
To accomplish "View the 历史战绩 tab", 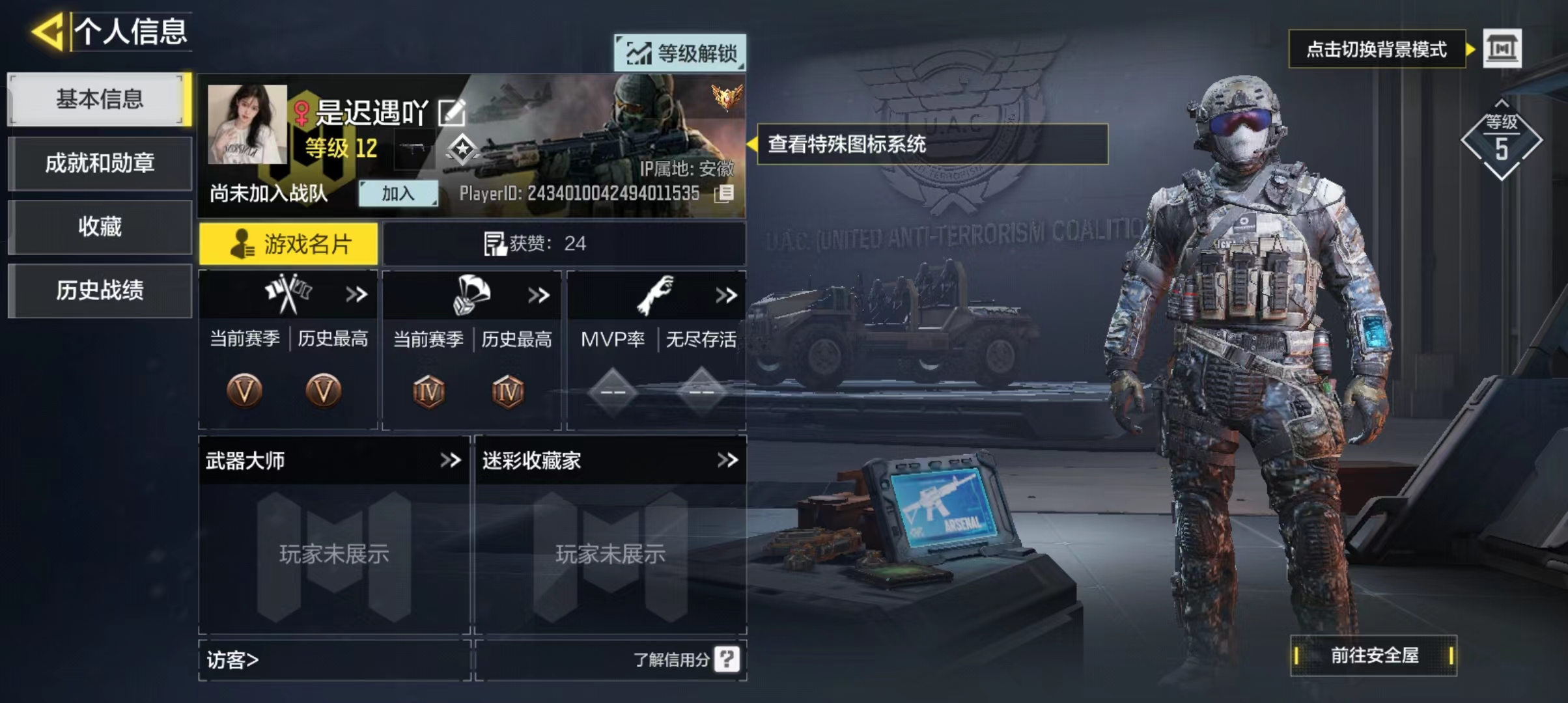I will pos(99,290).
